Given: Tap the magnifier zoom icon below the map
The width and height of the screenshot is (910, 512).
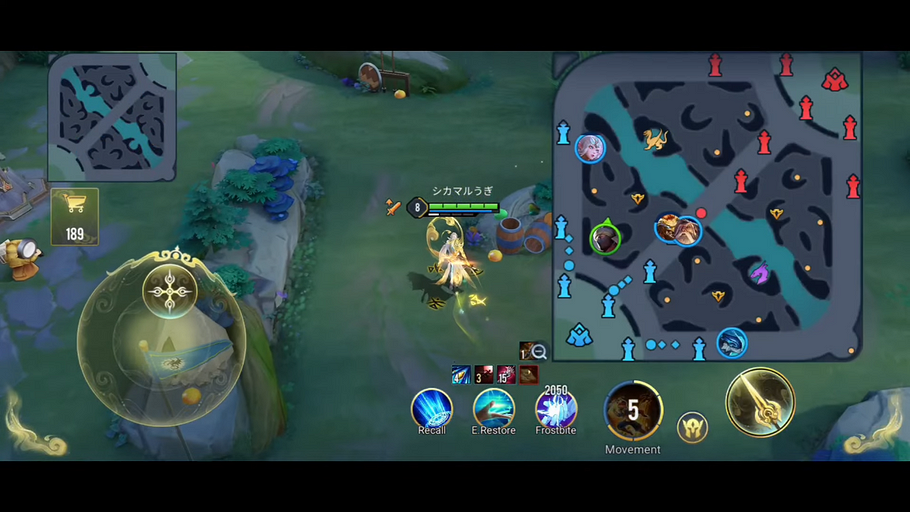Looking at the screenshot, I should tap(539, 351).
